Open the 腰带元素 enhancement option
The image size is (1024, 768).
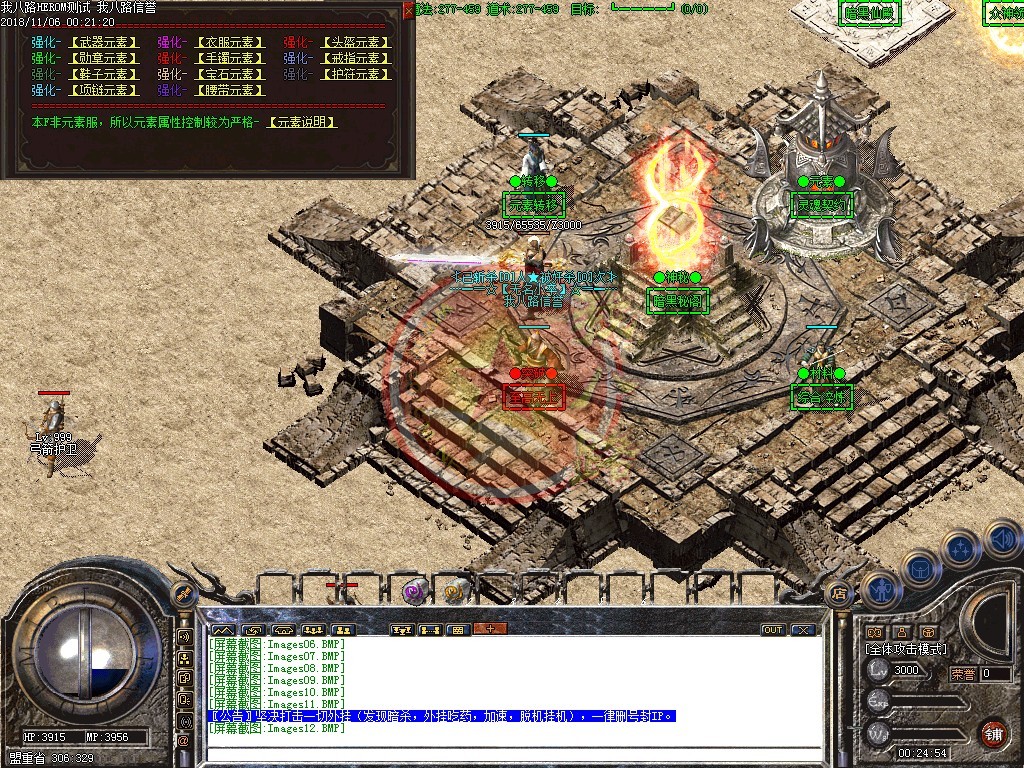click(229, 91)
